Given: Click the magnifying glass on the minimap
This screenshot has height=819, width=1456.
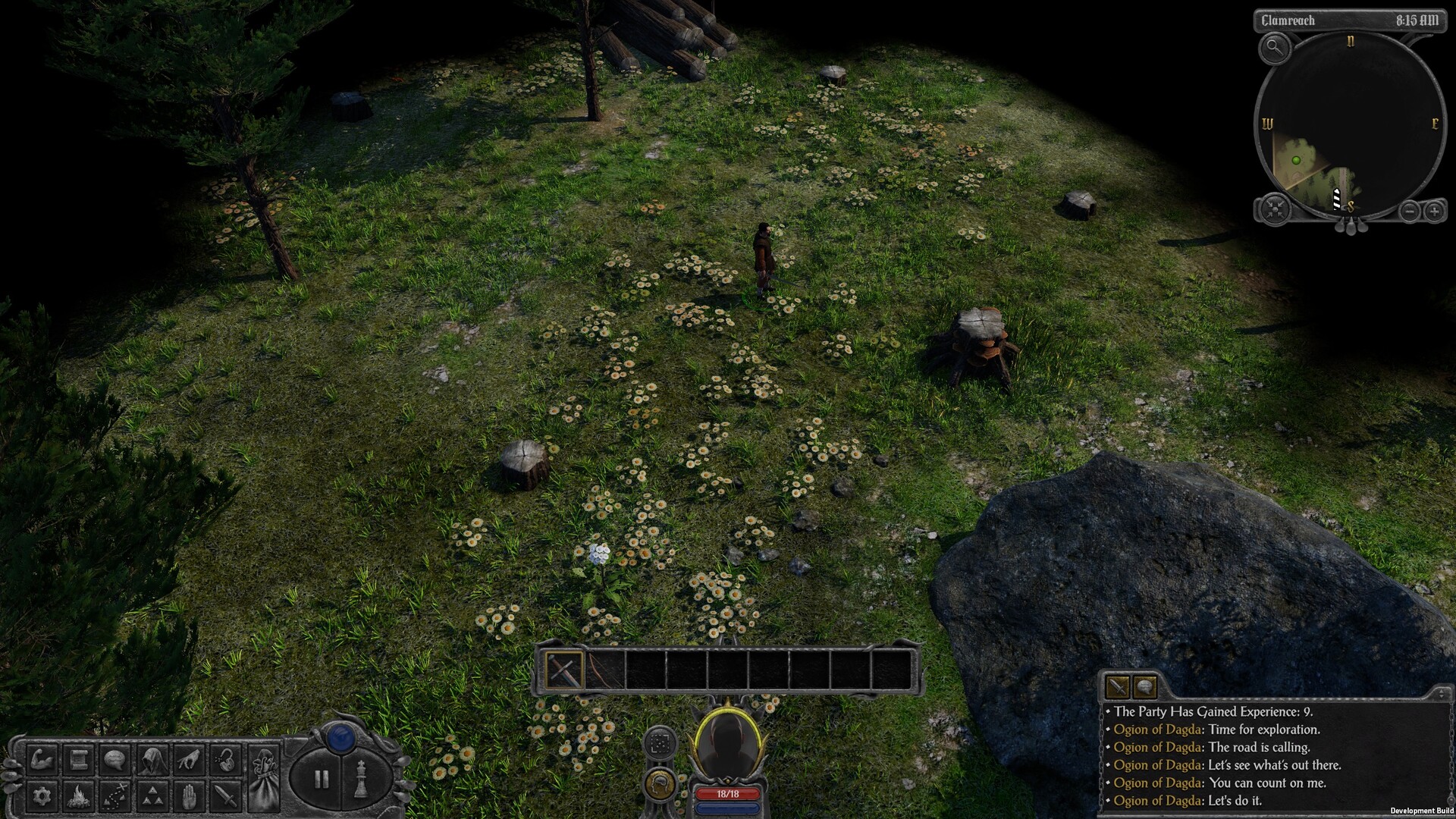Looking at the screenshot, I should coord(1276,49).
